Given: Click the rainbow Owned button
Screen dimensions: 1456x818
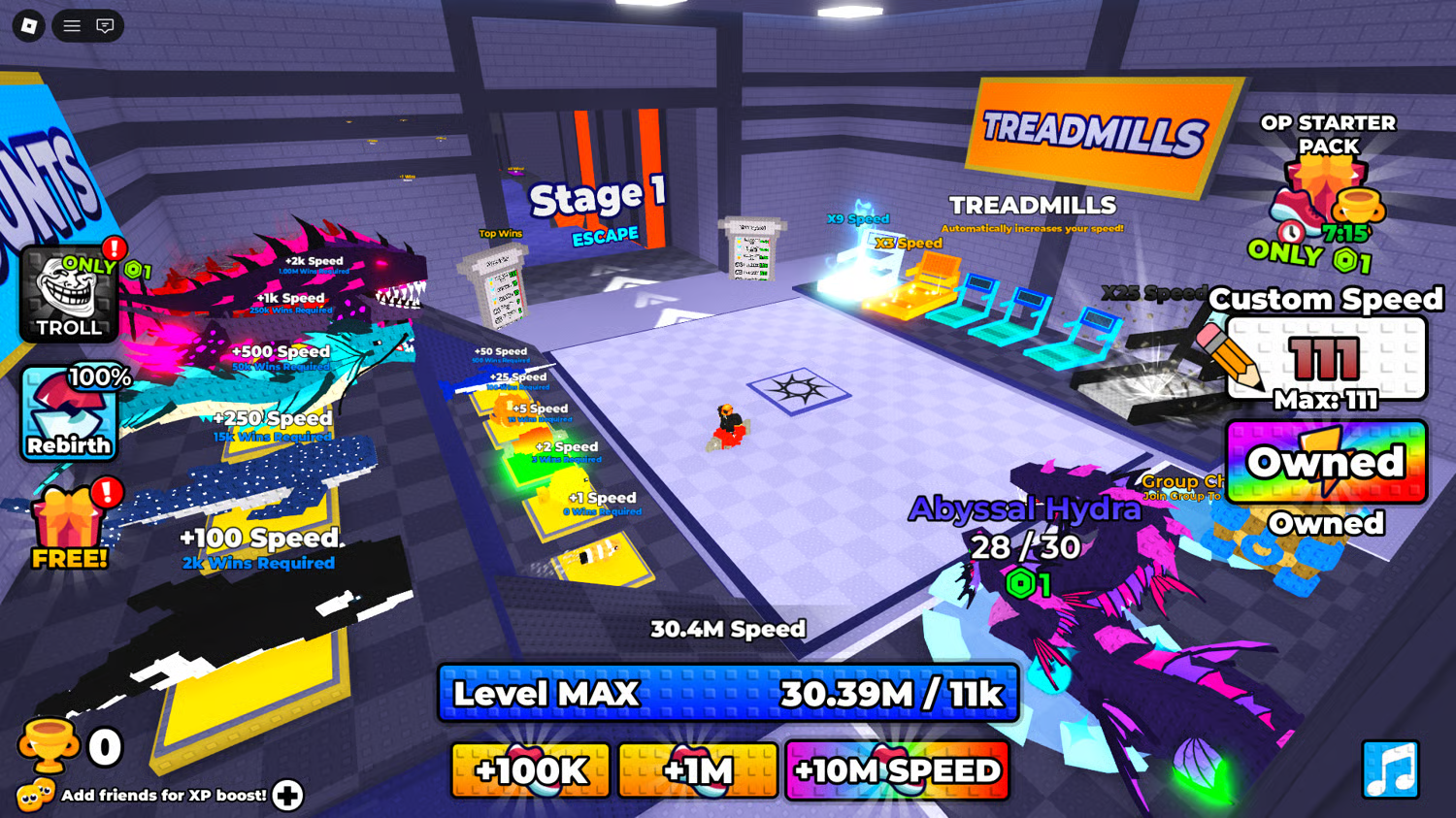Looking at the screenshot, I should point(1326,462).
